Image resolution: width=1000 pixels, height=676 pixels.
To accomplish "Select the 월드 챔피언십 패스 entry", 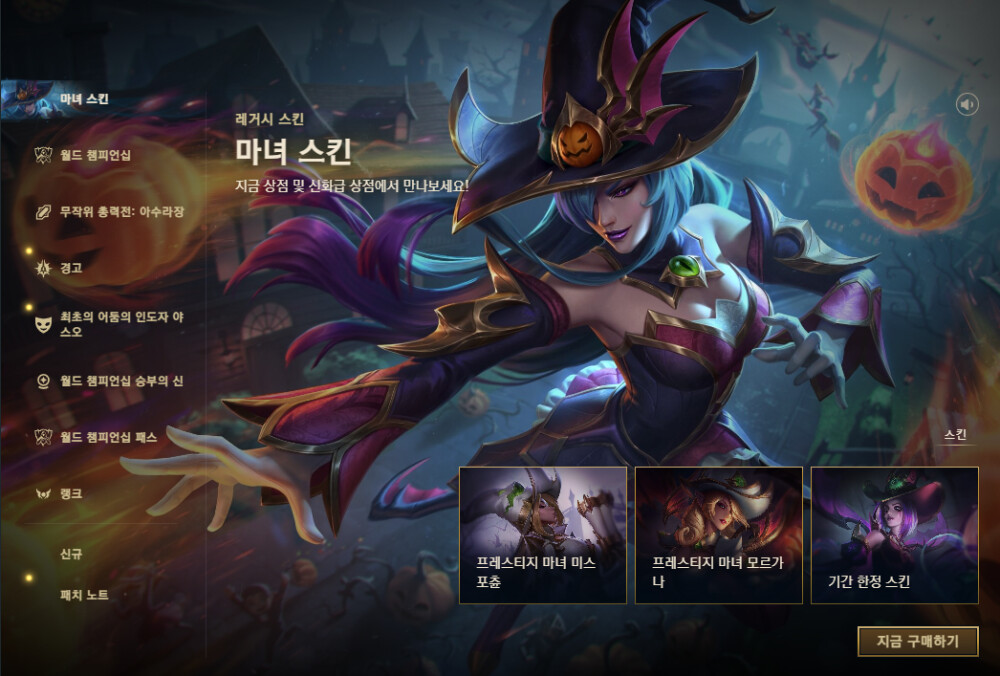I will pyautogui.click(x=107, y=437).
